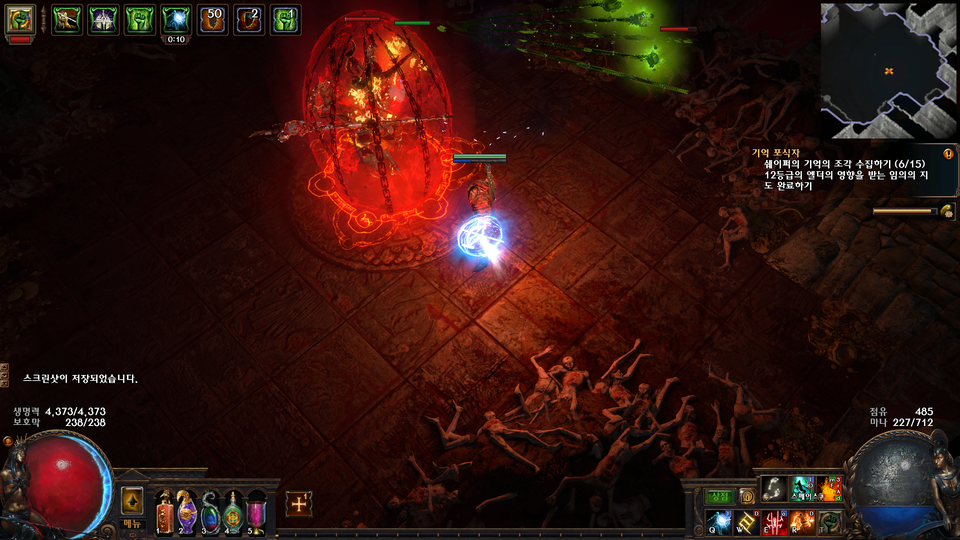Use the red claw skill on E
The image size is (960, 540).
coord(776,521)
